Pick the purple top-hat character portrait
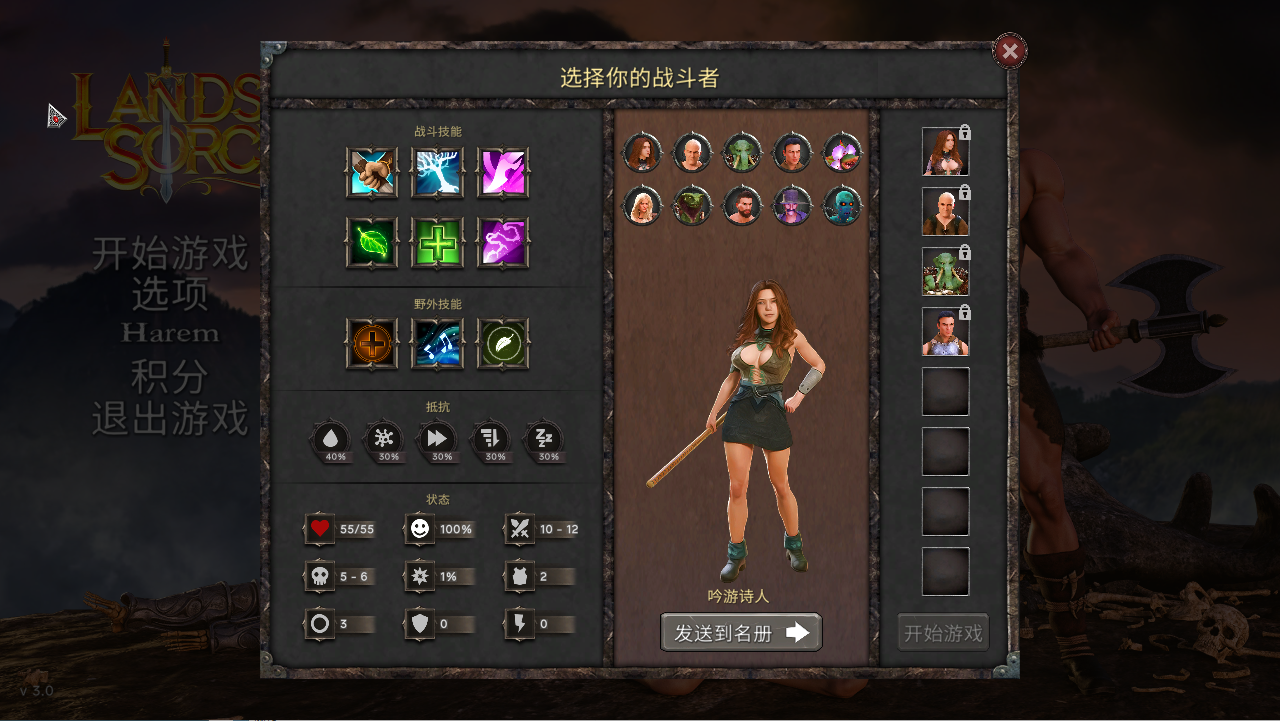Viewport: 1280px width, 721px height. (792, 206)
